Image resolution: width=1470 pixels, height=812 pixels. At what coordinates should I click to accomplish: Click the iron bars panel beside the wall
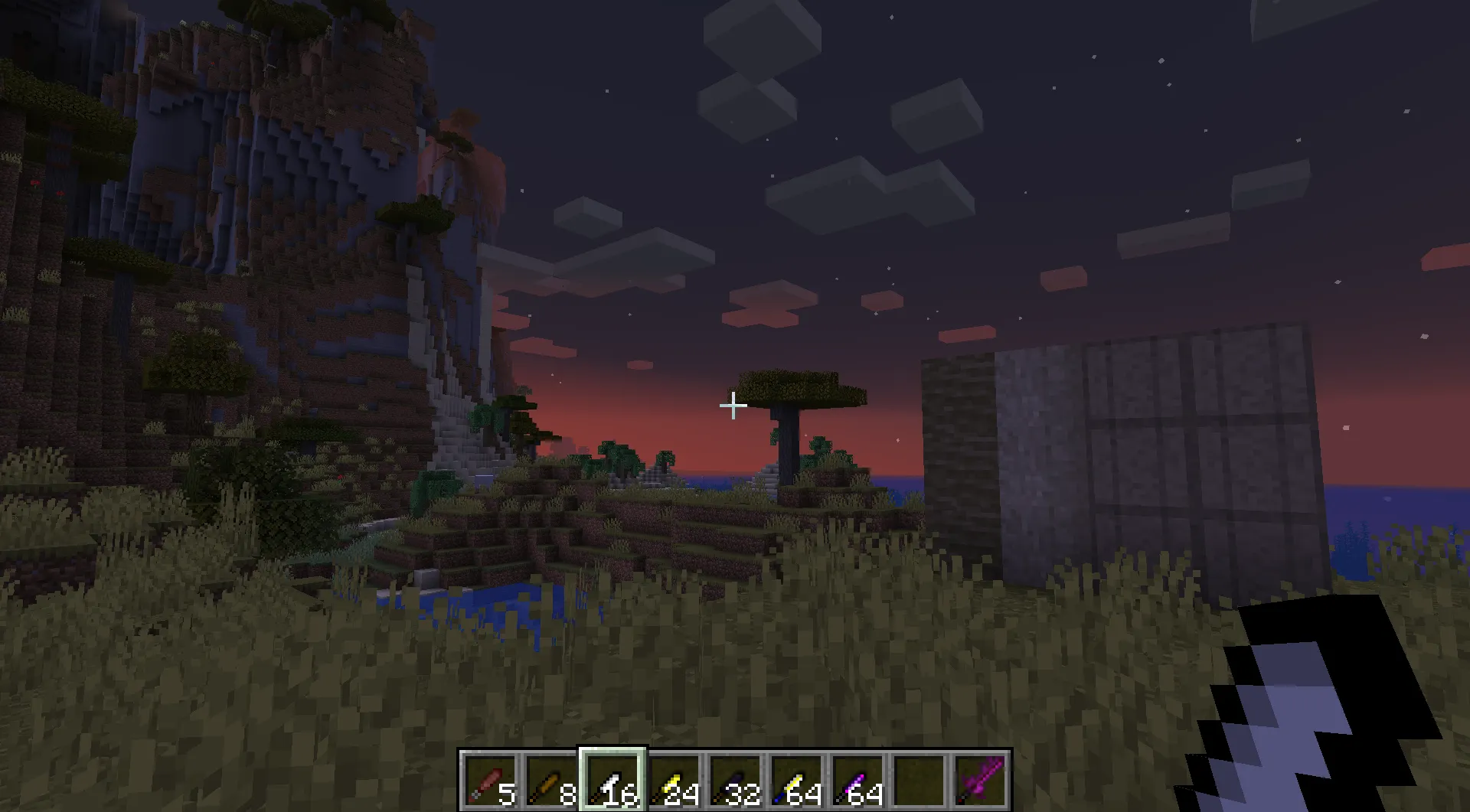(1194, 444)
